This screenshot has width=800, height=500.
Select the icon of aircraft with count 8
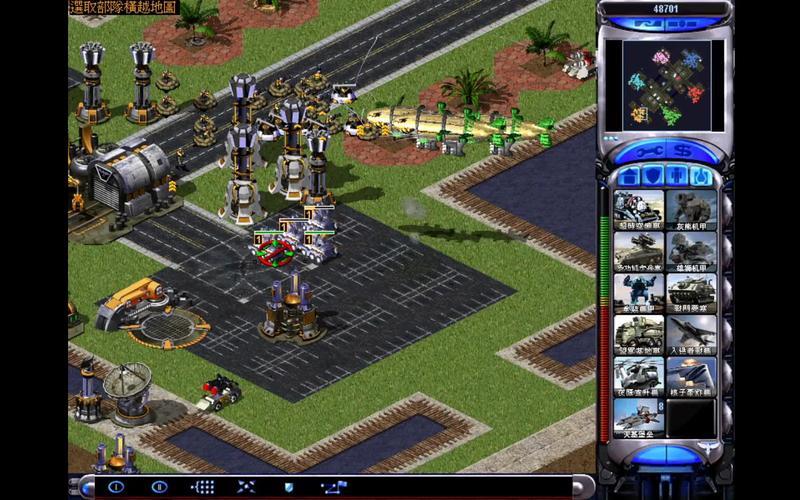tap(639, 415)
